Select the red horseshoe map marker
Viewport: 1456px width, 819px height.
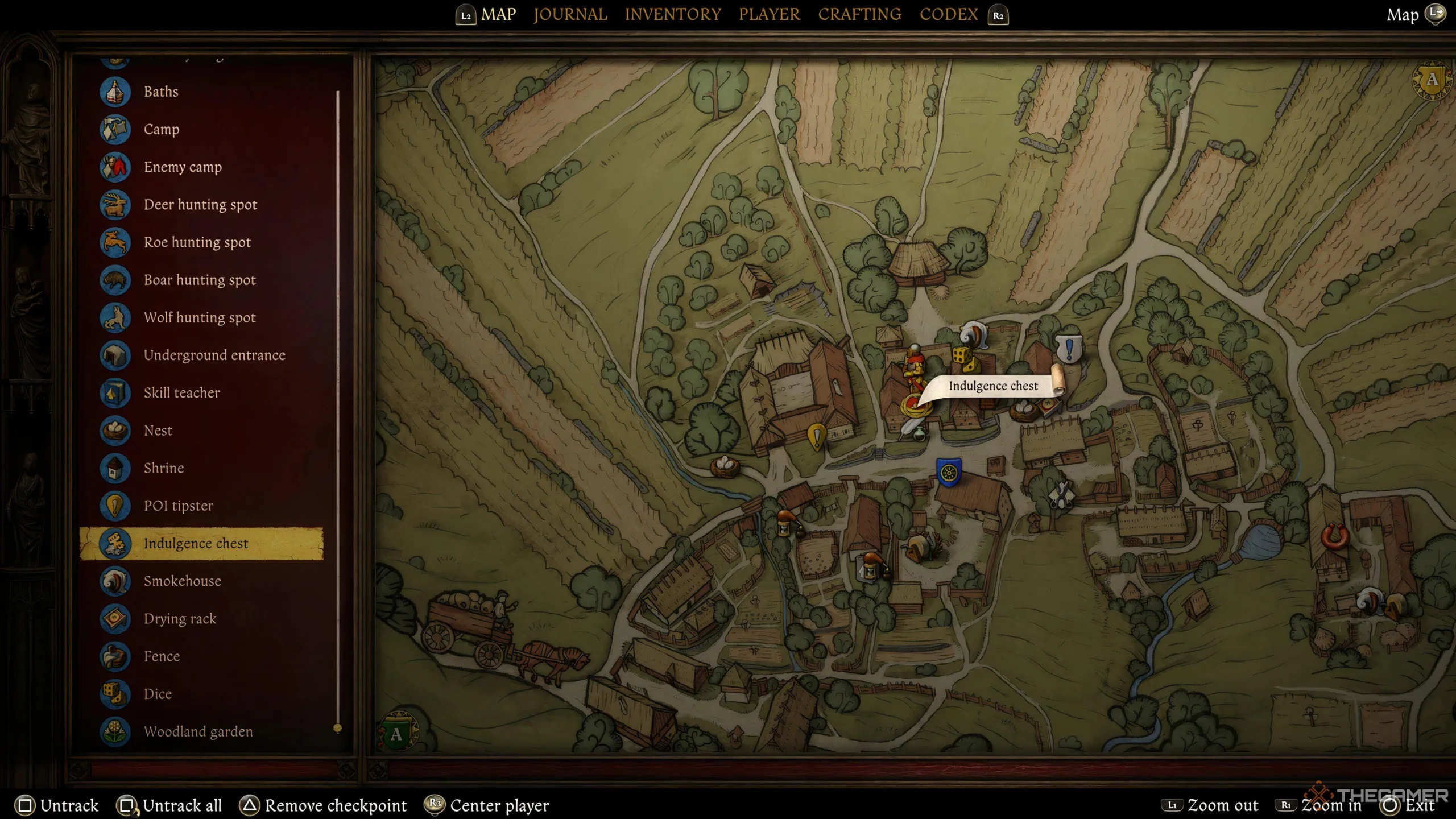pyautogui.click(x=1334, y=536)
